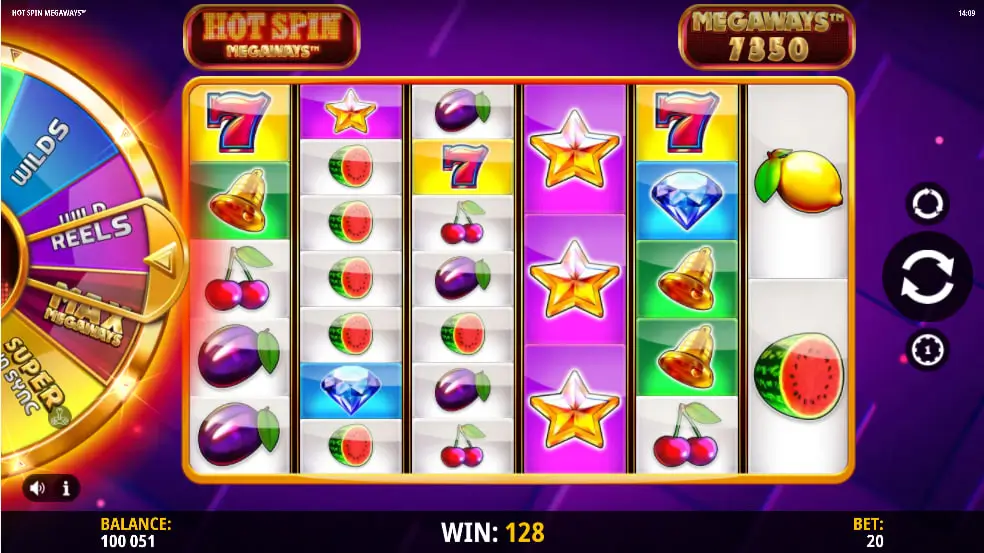Open autoplay with the small circular-arrows button
The width and height of the screenshot is (984, 553).
point(927,204)
